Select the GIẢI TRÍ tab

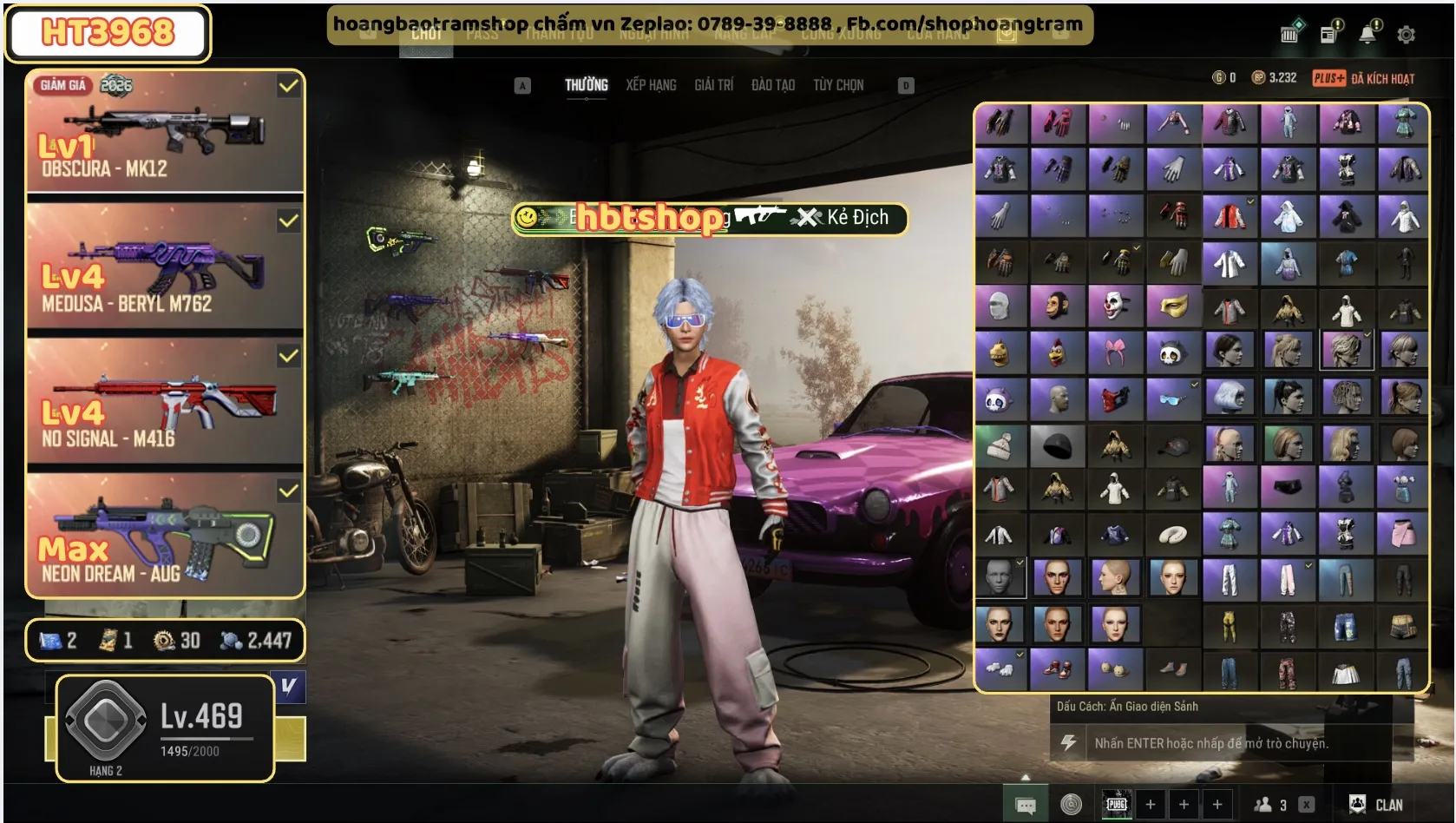click(713, 85)
